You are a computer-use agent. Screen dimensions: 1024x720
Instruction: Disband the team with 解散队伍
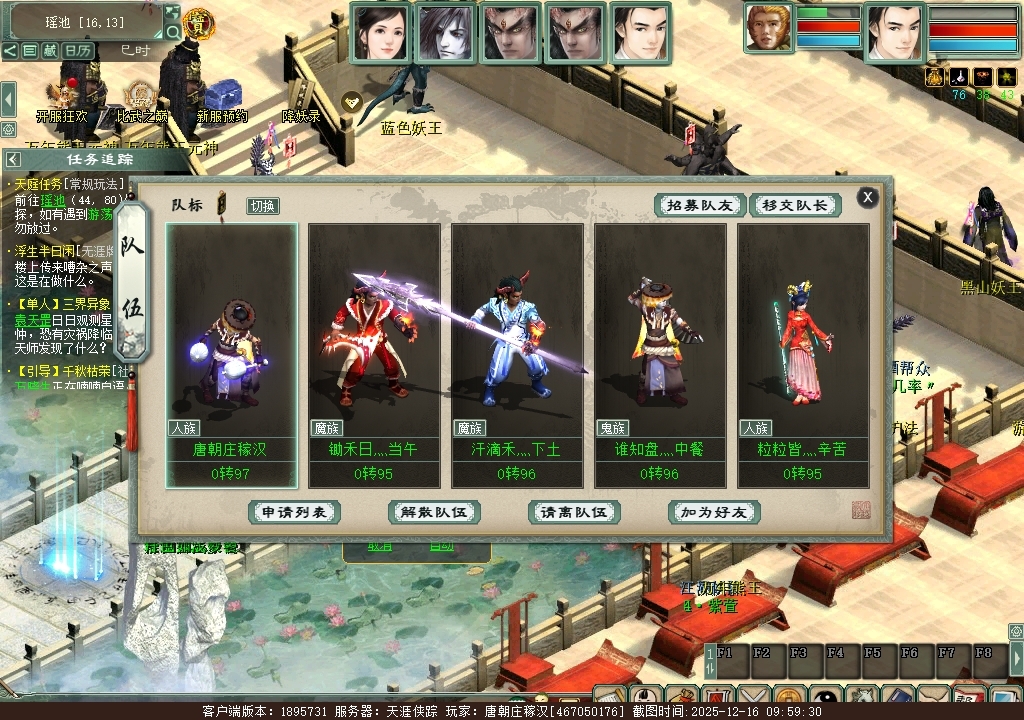click(x=434, y=512)
